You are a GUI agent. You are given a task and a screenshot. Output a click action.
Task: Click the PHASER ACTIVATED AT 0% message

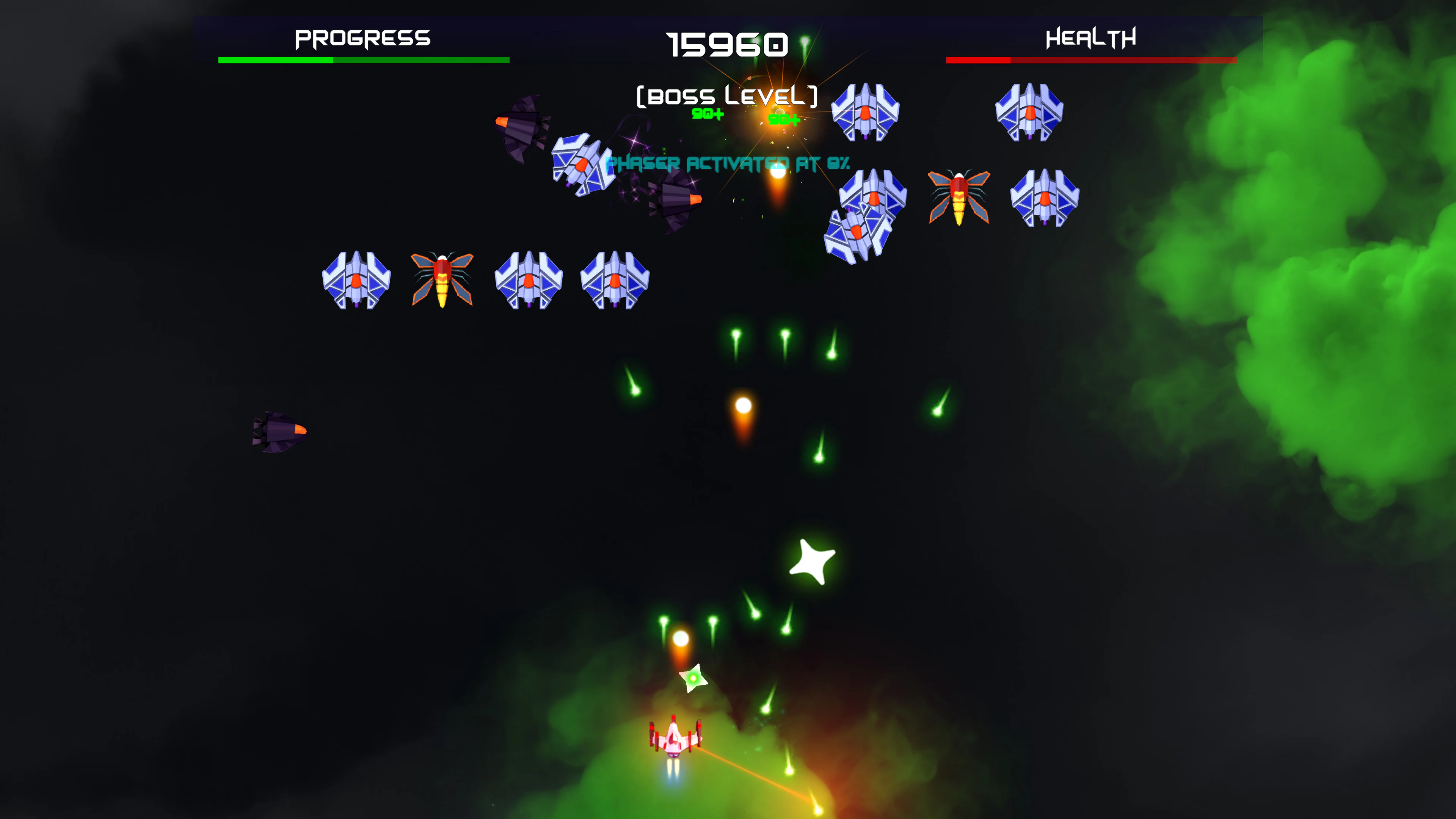click(x=726, y=163)
